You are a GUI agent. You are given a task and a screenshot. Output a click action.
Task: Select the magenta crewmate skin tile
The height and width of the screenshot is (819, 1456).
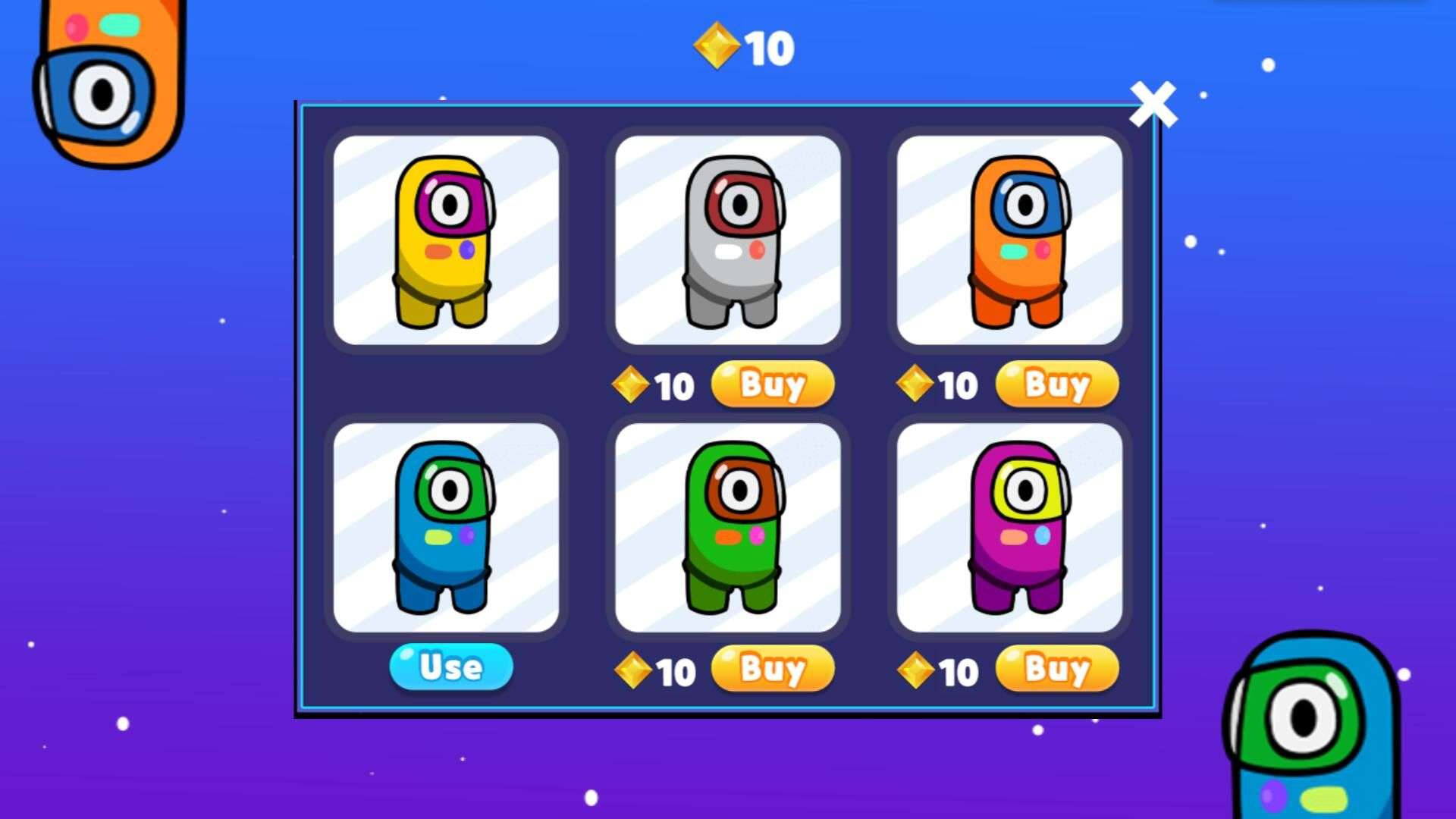(1009, 527)
